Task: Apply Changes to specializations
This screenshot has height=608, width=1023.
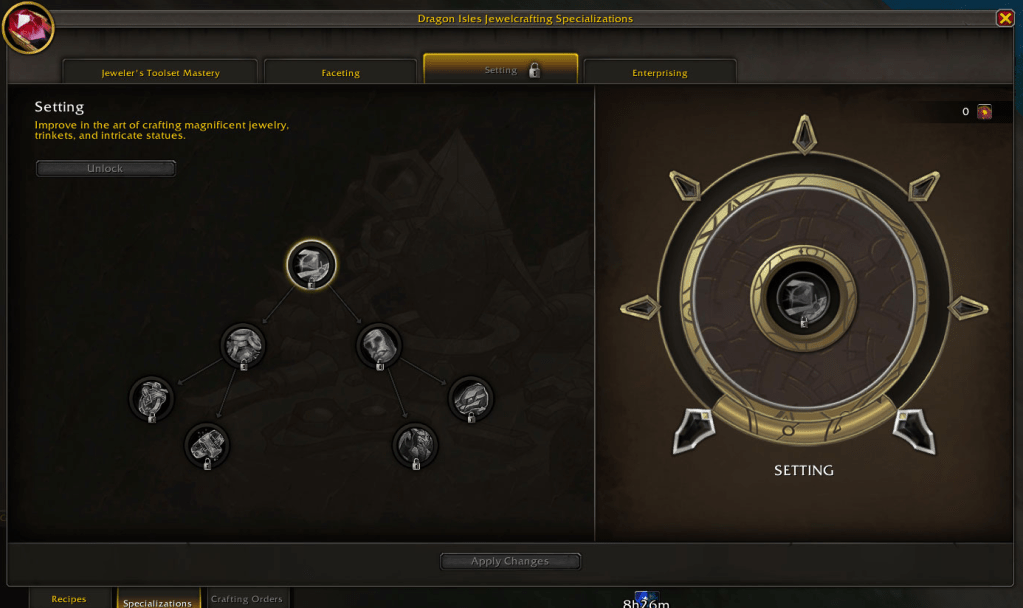Action: (x=510, y=561)
